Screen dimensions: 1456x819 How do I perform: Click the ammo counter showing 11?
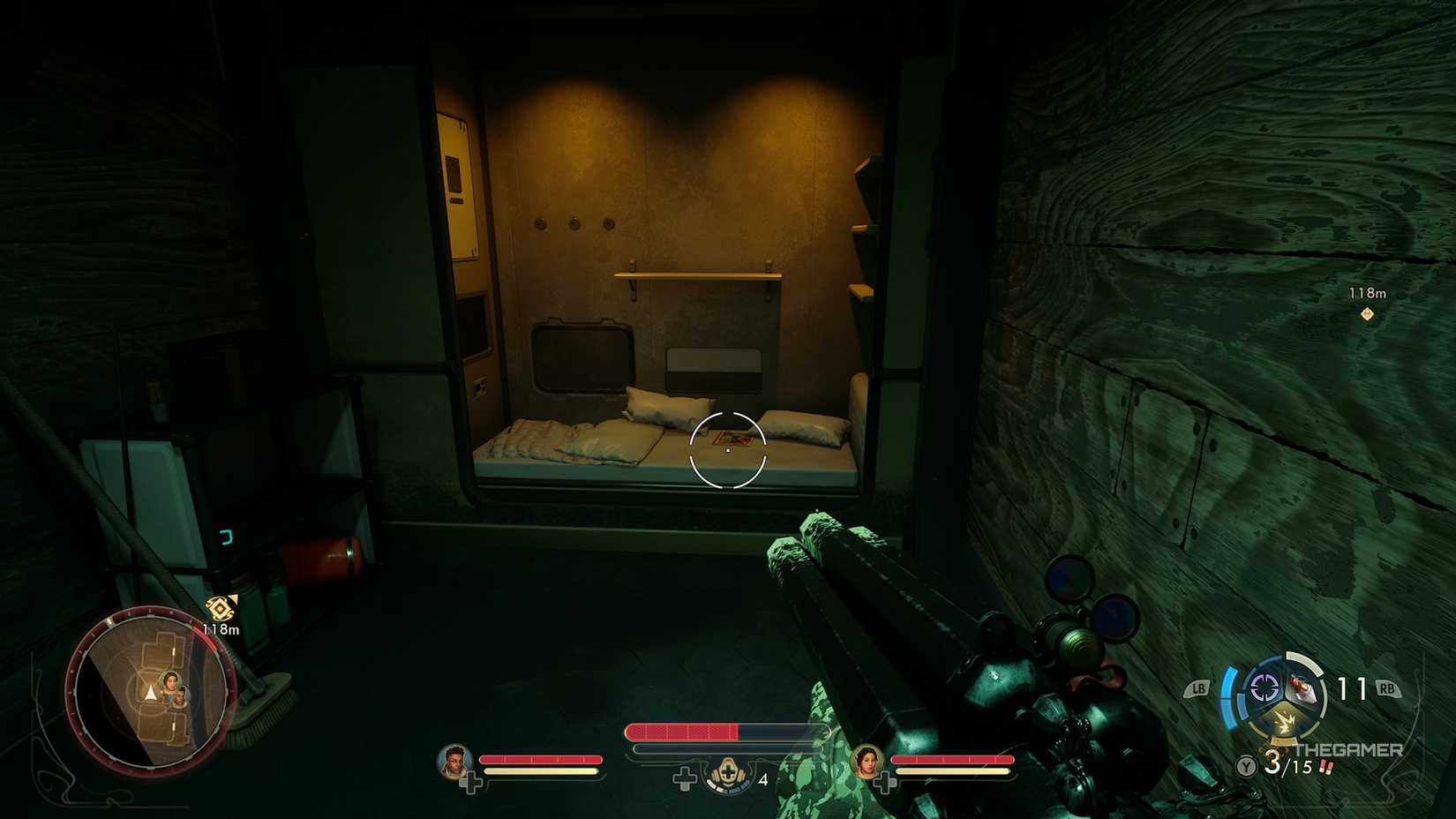tap(1351, 687)
